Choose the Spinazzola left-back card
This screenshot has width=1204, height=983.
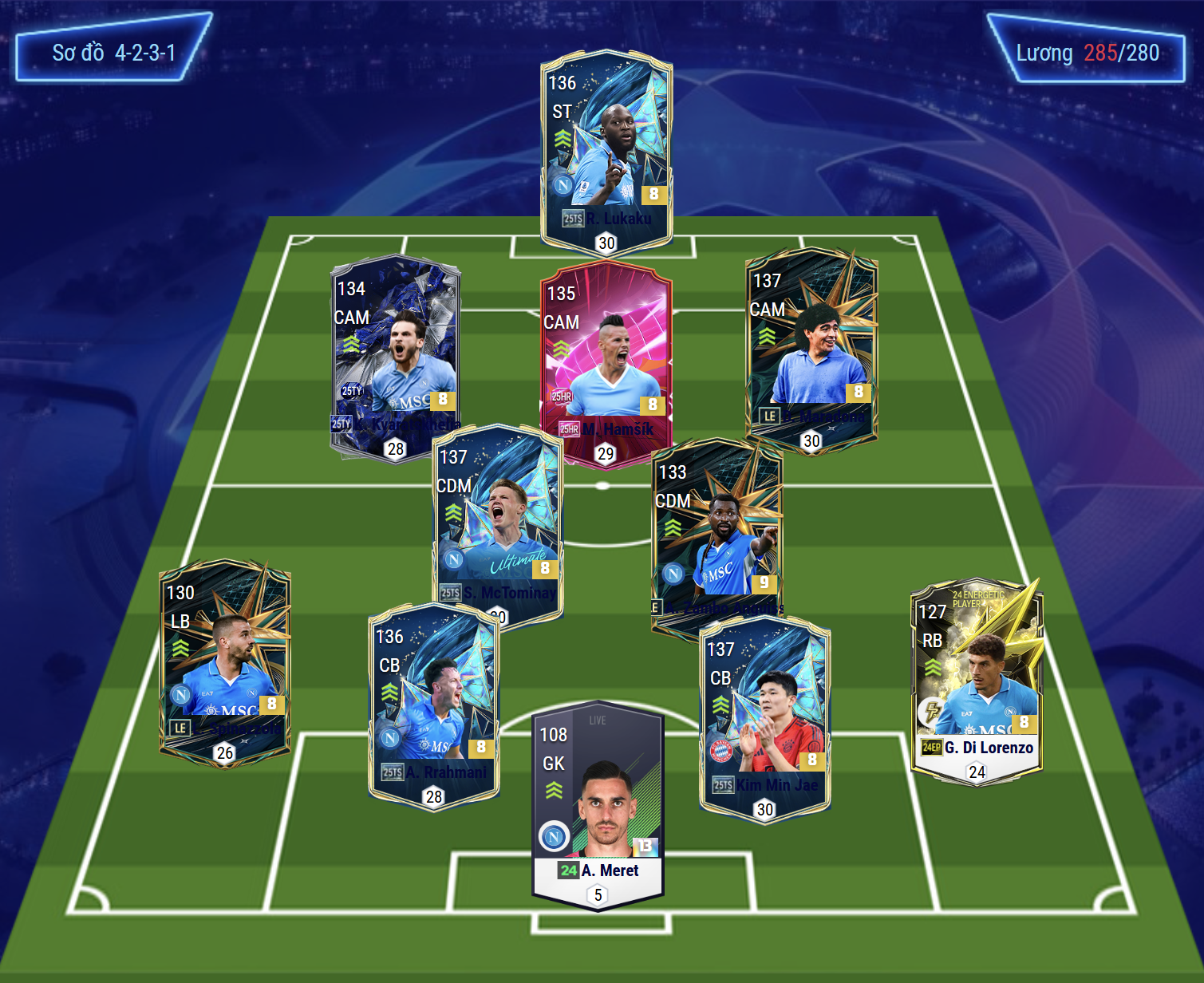[225, 662]
